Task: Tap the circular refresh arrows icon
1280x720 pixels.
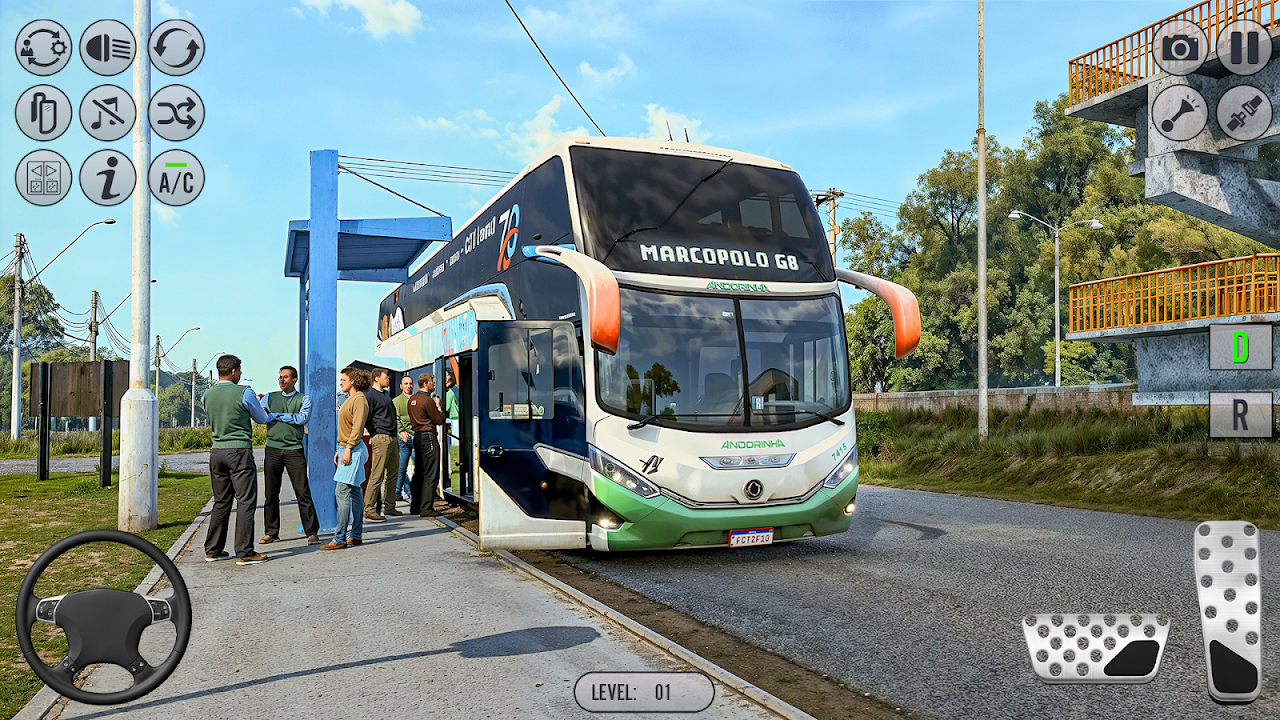Action: pyautogui.click(x=176, y=48)
